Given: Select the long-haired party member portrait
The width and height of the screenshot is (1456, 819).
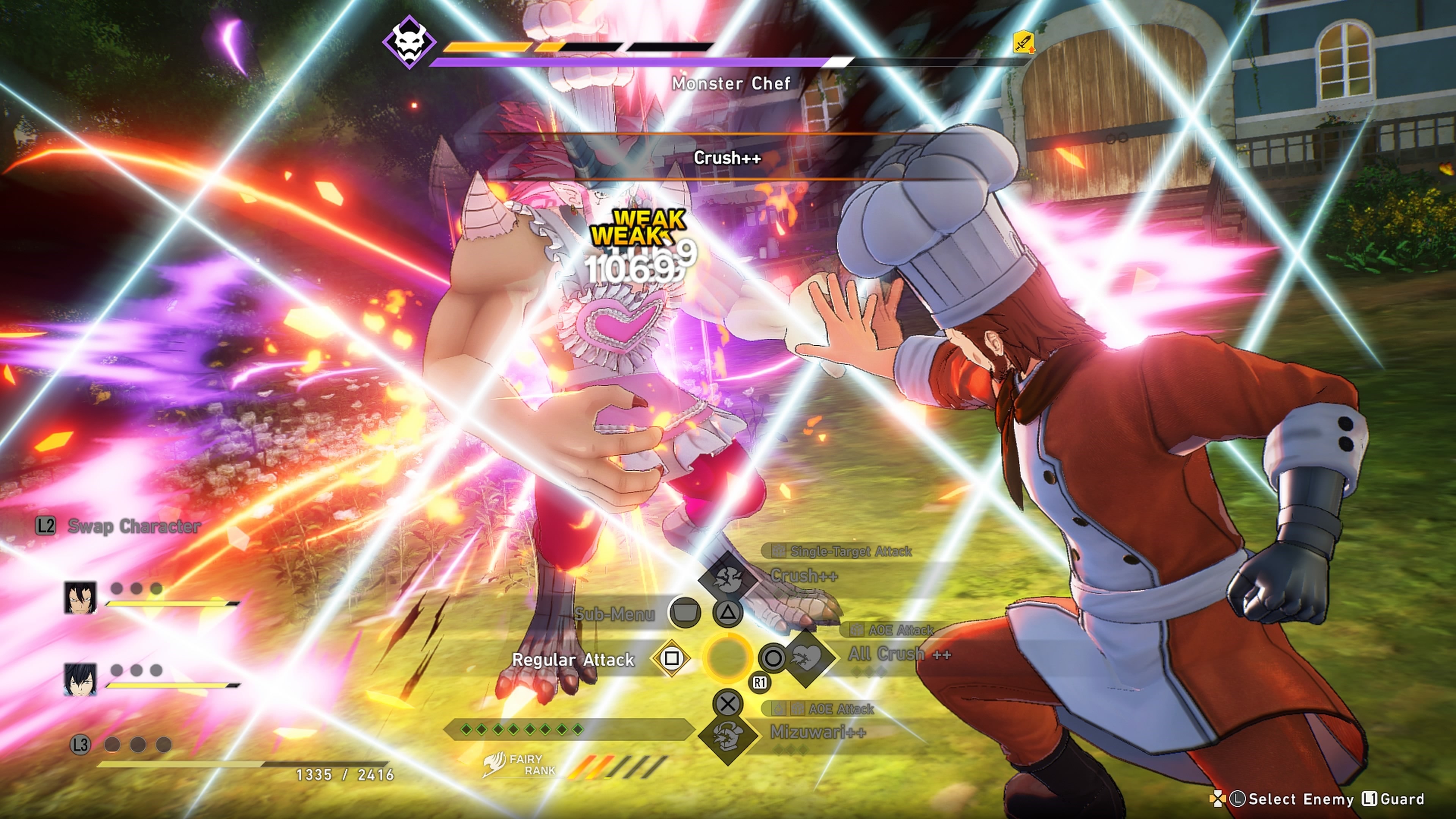Looking at the screenshot, I should (80, 598).
